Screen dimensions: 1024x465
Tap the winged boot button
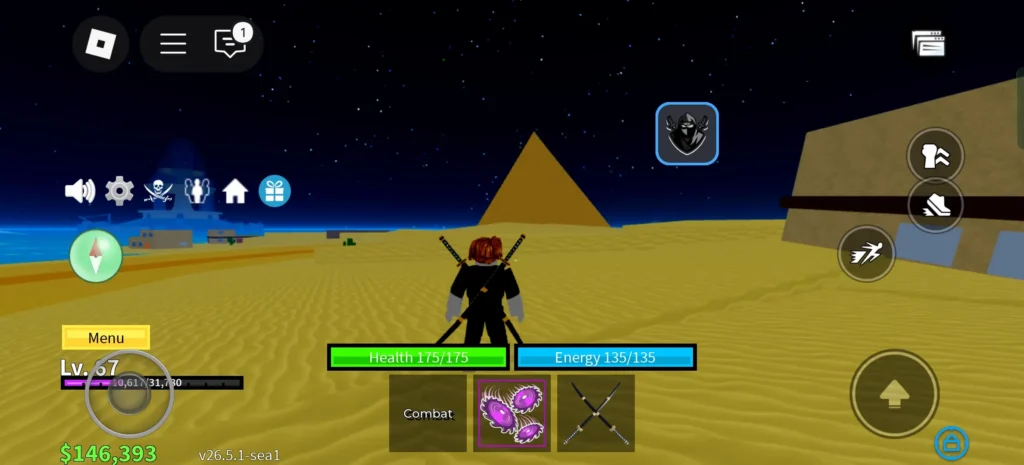pos(935,205)
